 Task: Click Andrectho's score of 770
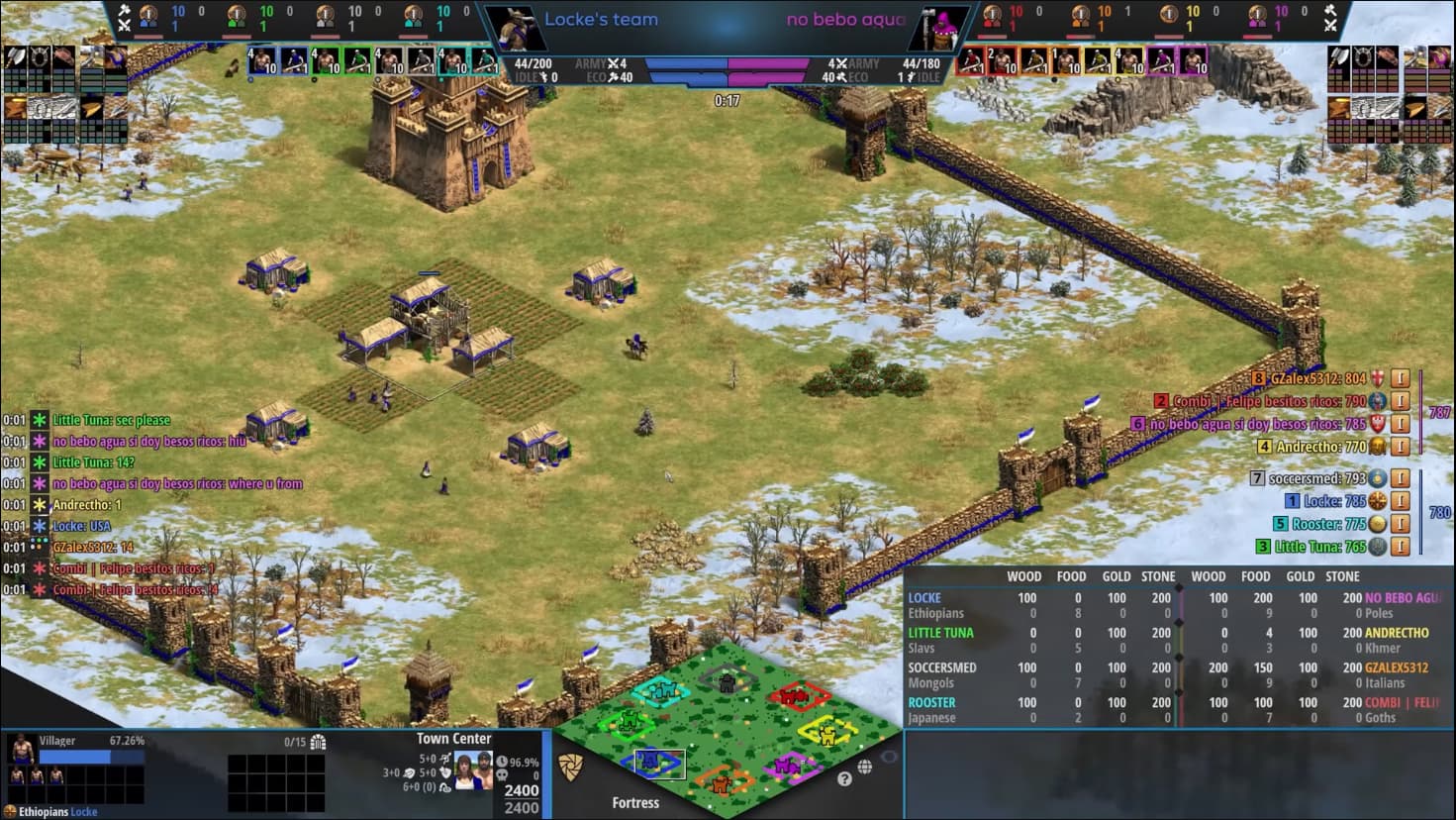point(1354,447)
